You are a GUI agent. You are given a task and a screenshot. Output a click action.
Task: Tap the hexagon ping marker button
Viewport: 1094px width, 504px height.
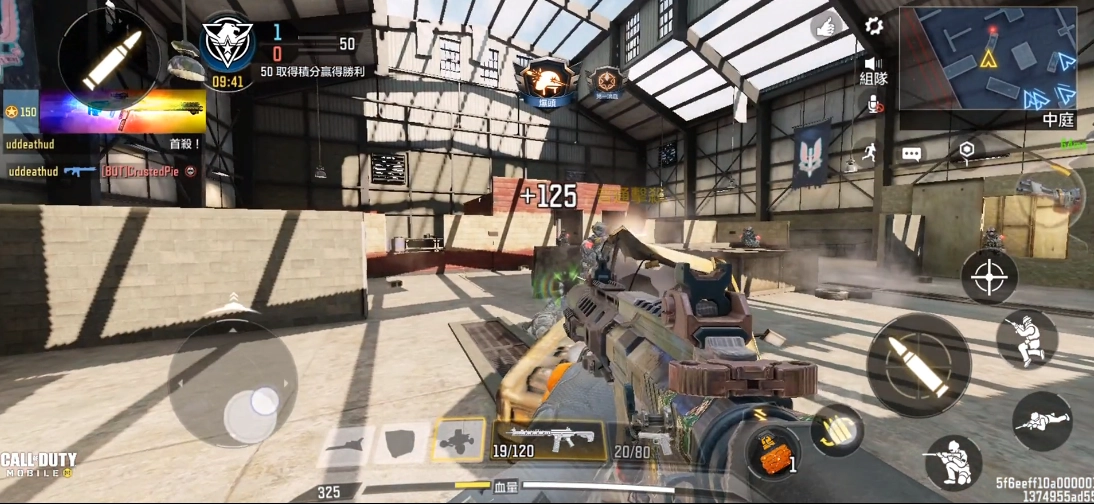[966, 151]
